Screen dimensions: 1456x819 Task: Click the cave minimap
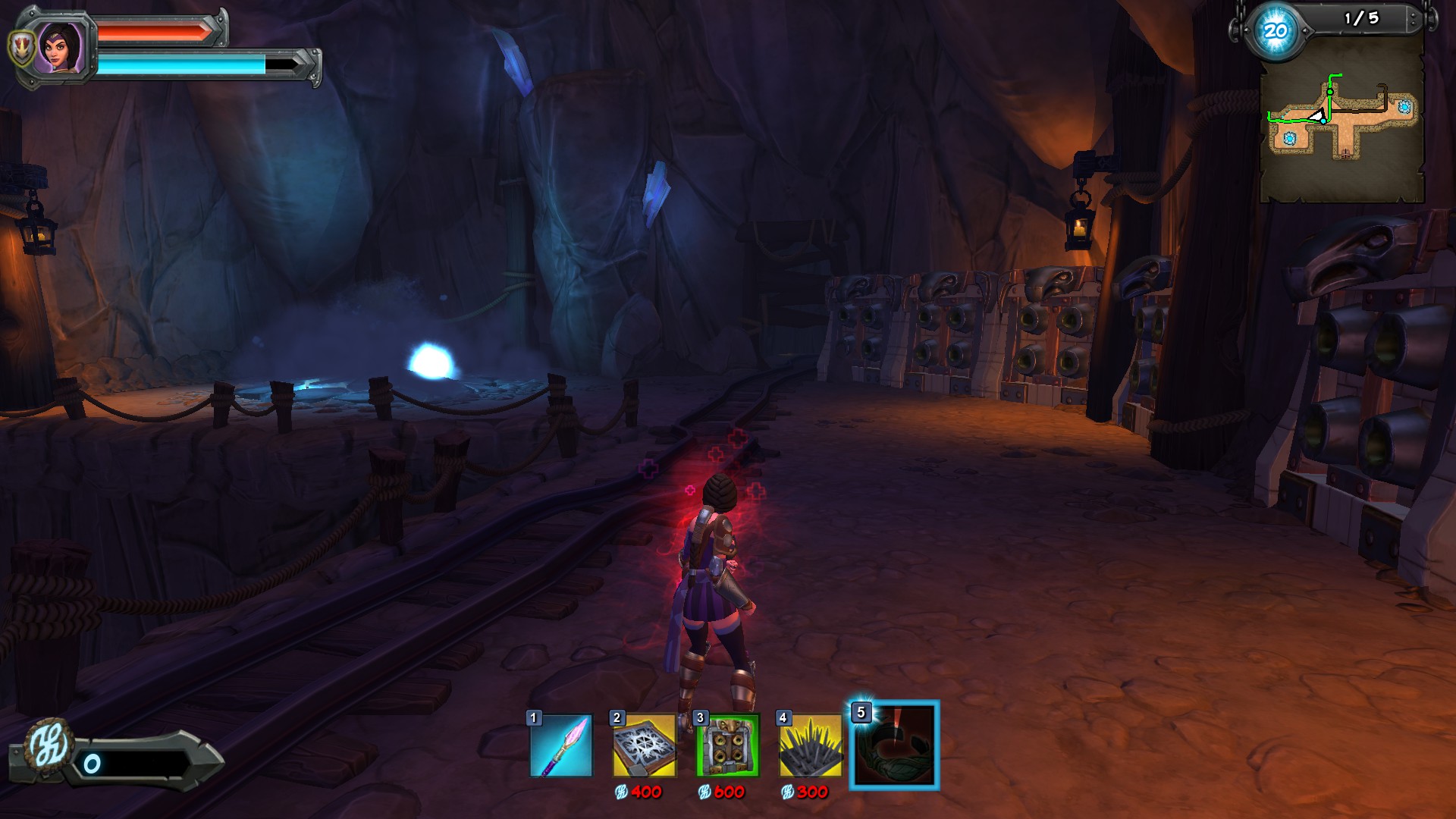(x=1341, y=121)
